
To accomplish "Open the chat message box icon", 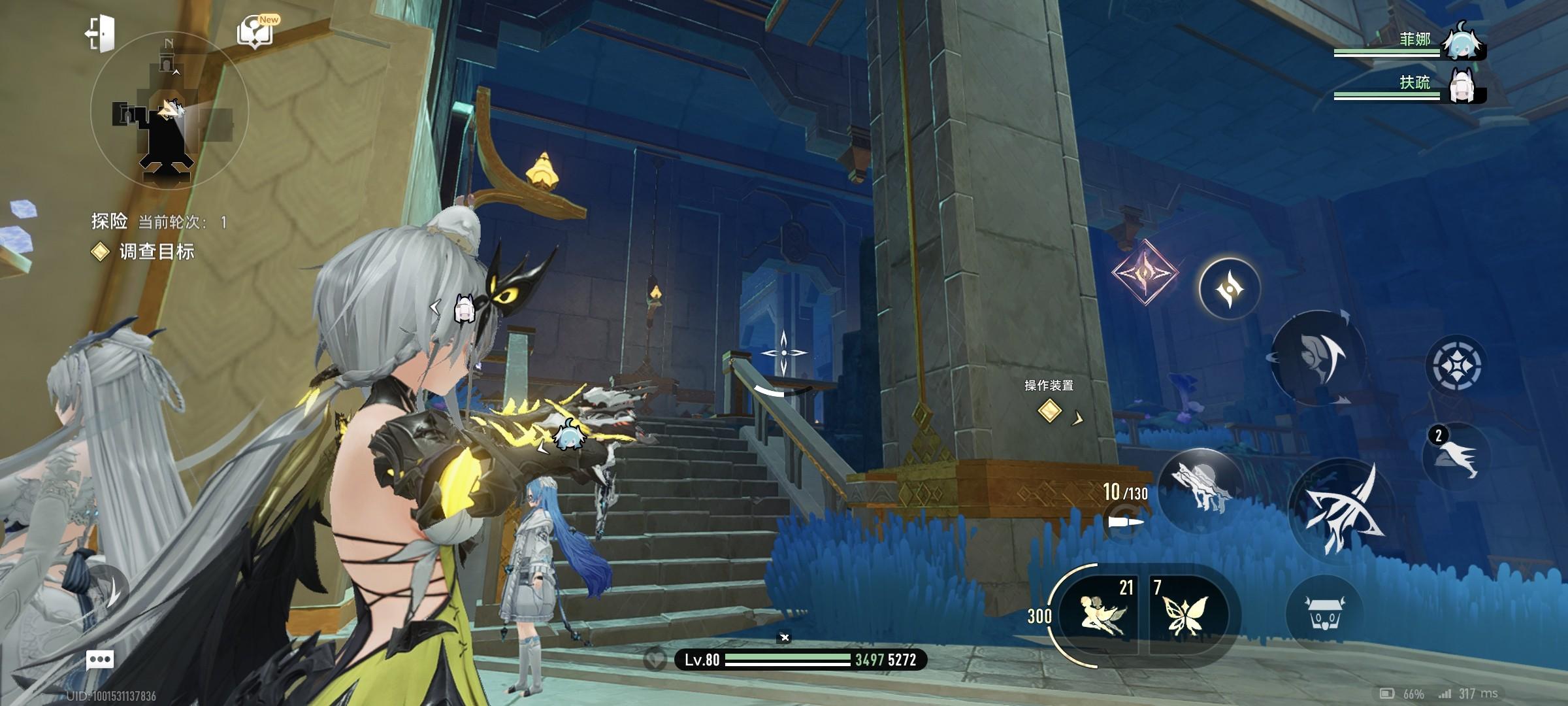I will click(x=100, y=659).
